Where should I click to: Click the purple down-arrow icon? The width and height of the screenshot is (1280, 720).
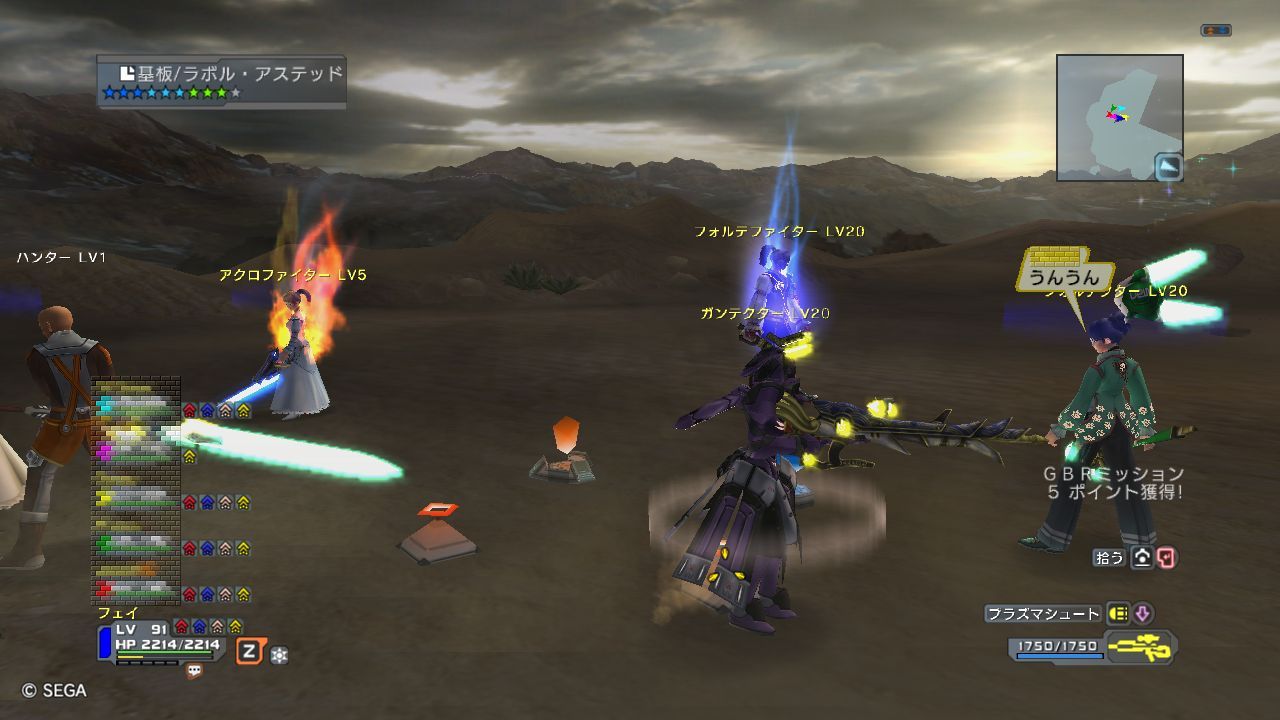pyautogui.click(x=1142, y=614)
